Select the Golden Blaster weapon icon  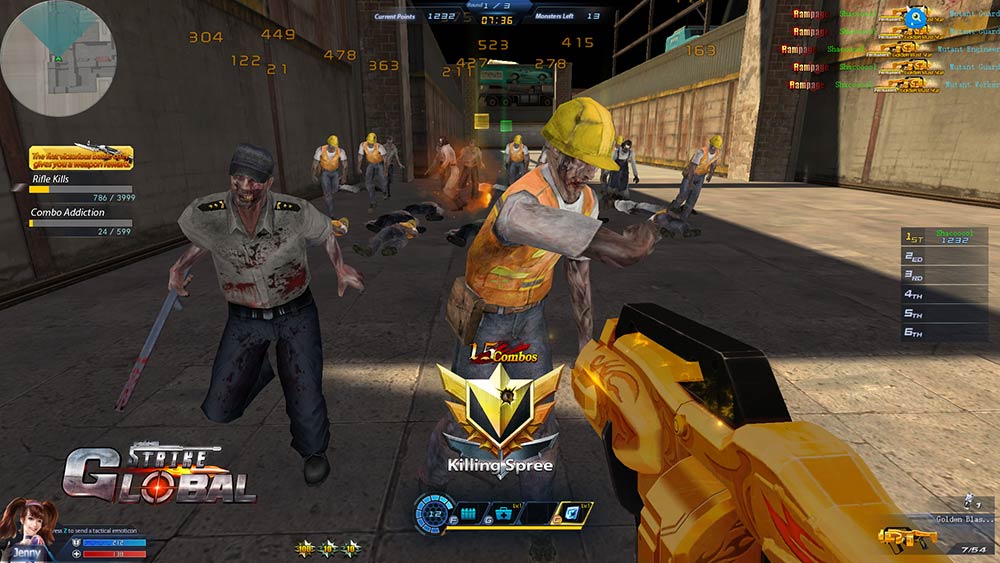pyautogui.click(x=908, y=538)
